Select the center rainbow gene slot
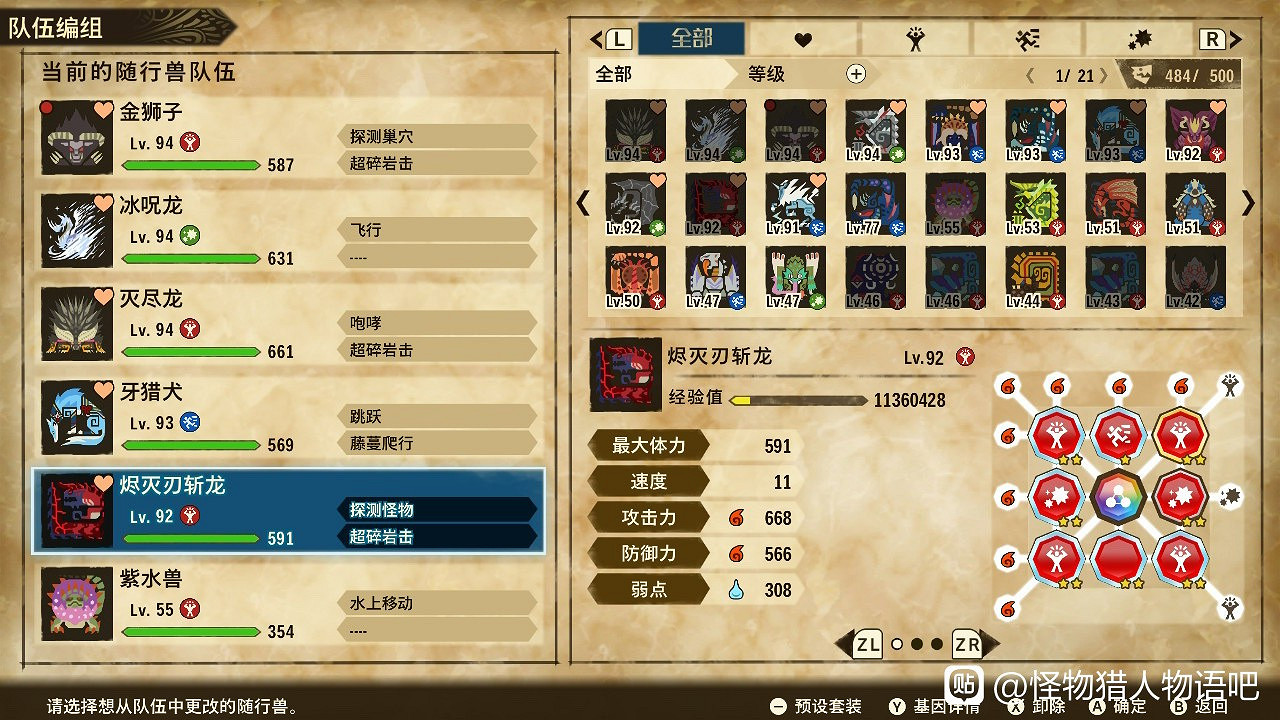1280x720 pixels. [x=1118, y=497]
